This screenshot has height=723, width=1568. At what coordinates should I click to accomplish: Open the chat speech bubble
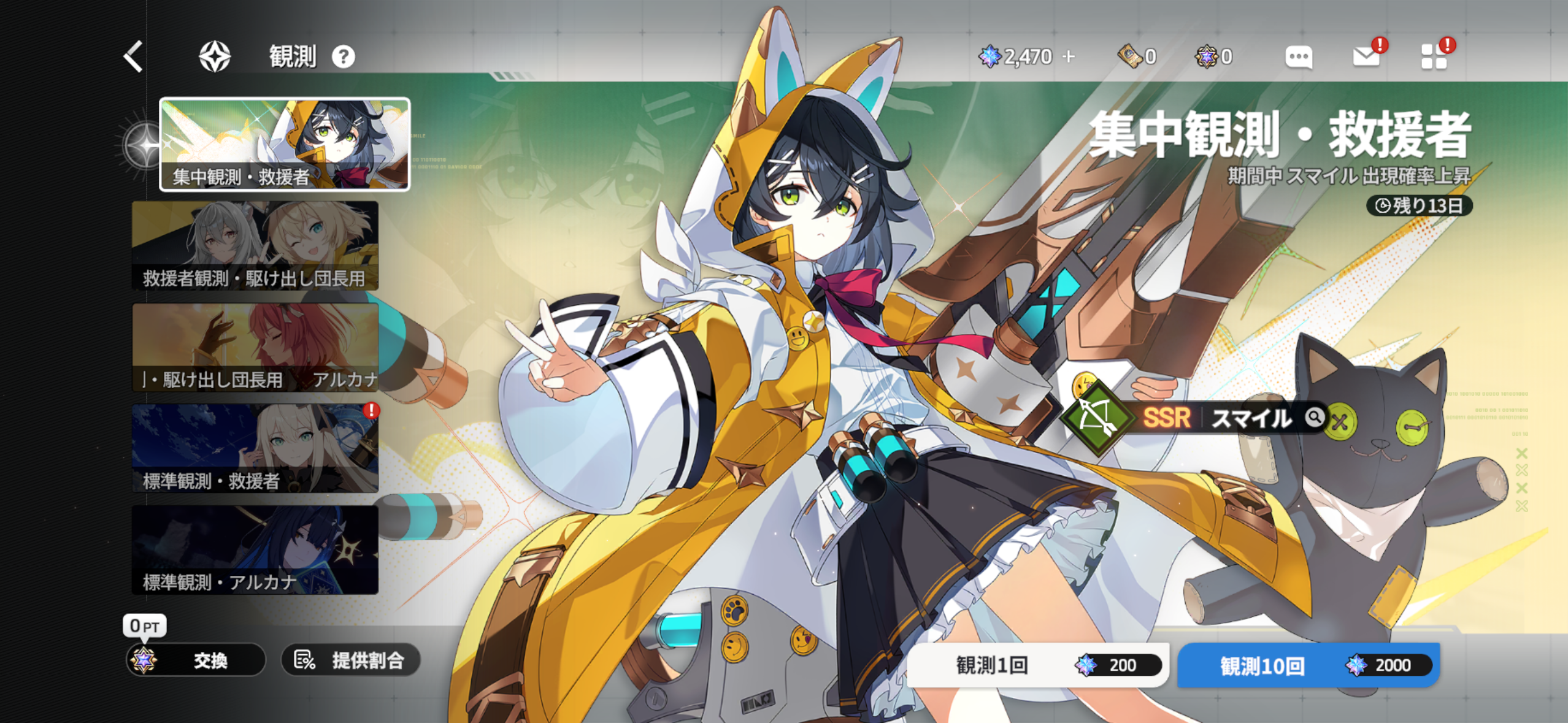(1298, 57)
